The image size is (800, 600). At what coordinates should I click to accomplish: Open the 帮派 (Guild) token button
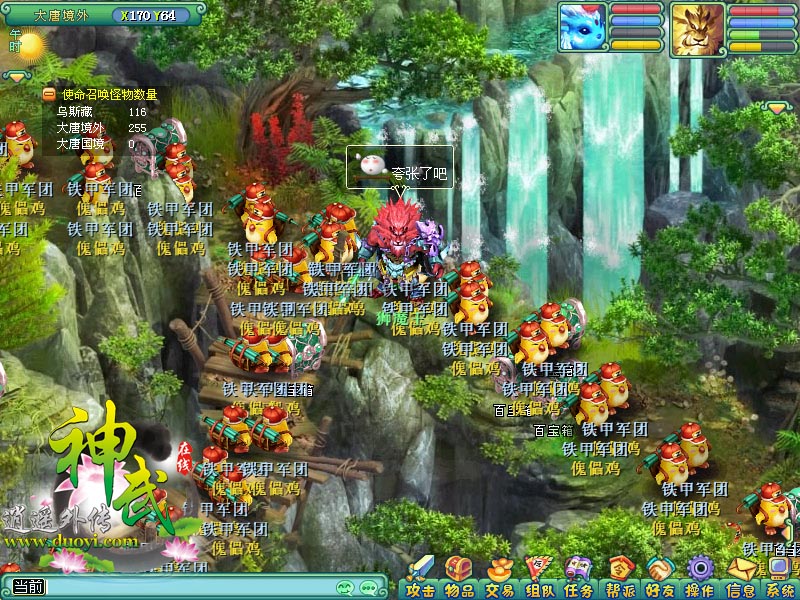[620, 579]
